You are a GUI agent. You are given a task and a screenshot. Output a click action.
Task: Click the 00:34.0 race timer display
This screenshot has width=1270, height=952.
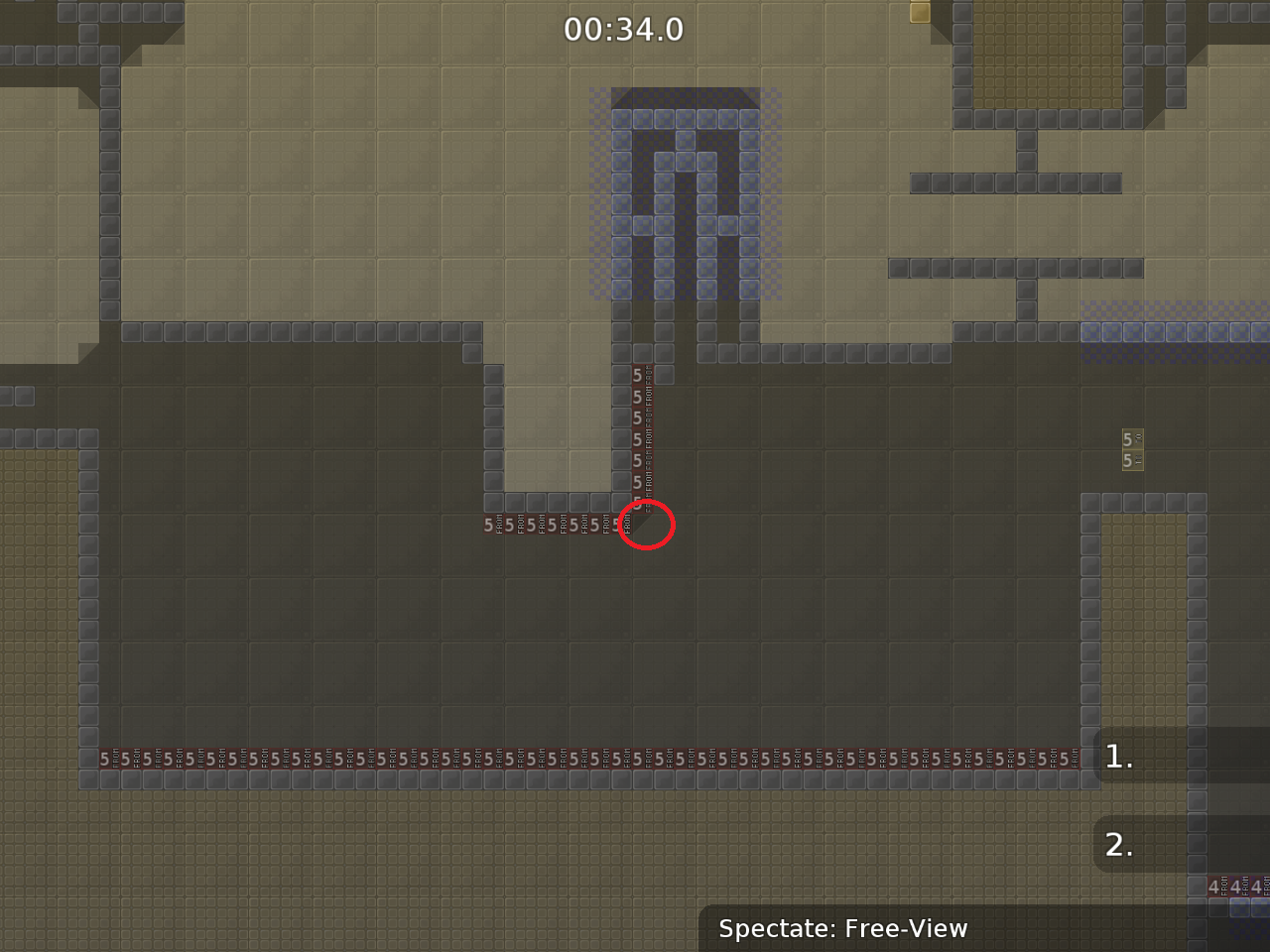625,30
